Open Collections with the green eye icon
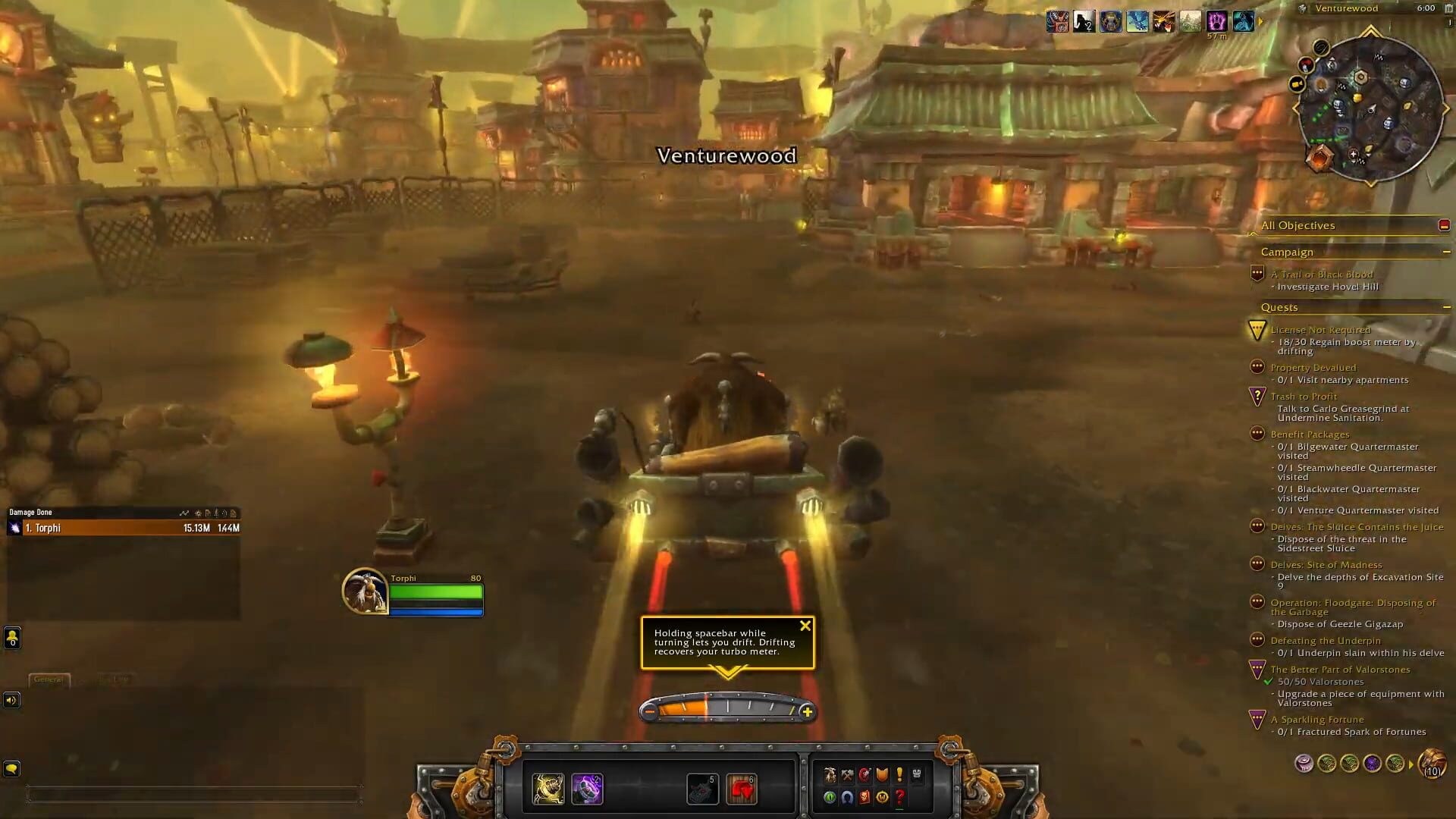The image size is (1456, 819). [829, 798]
